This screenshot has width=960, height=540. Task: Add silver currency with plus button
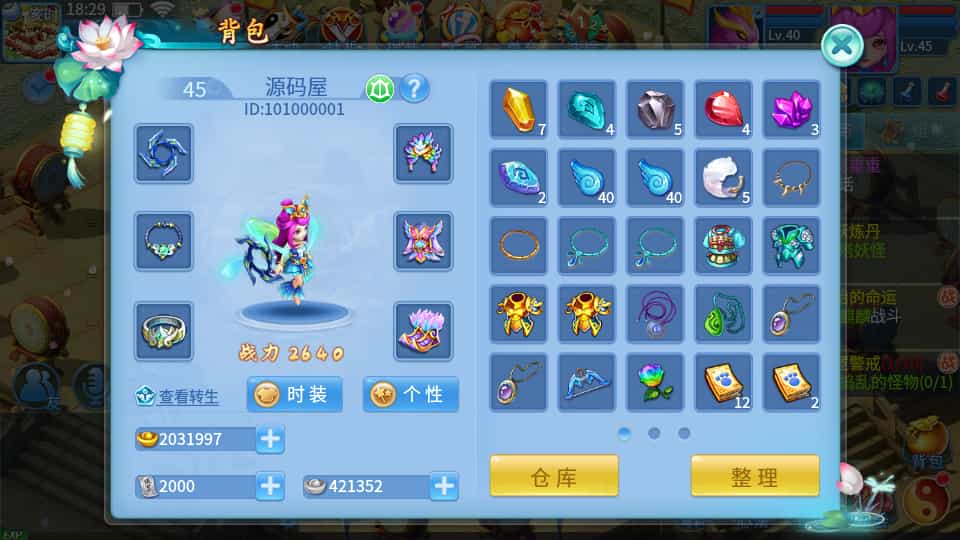coord(444,486)
